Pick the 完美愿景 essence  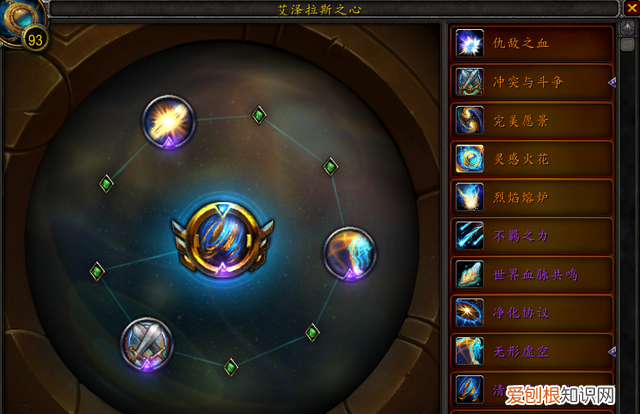click(532, 120)
